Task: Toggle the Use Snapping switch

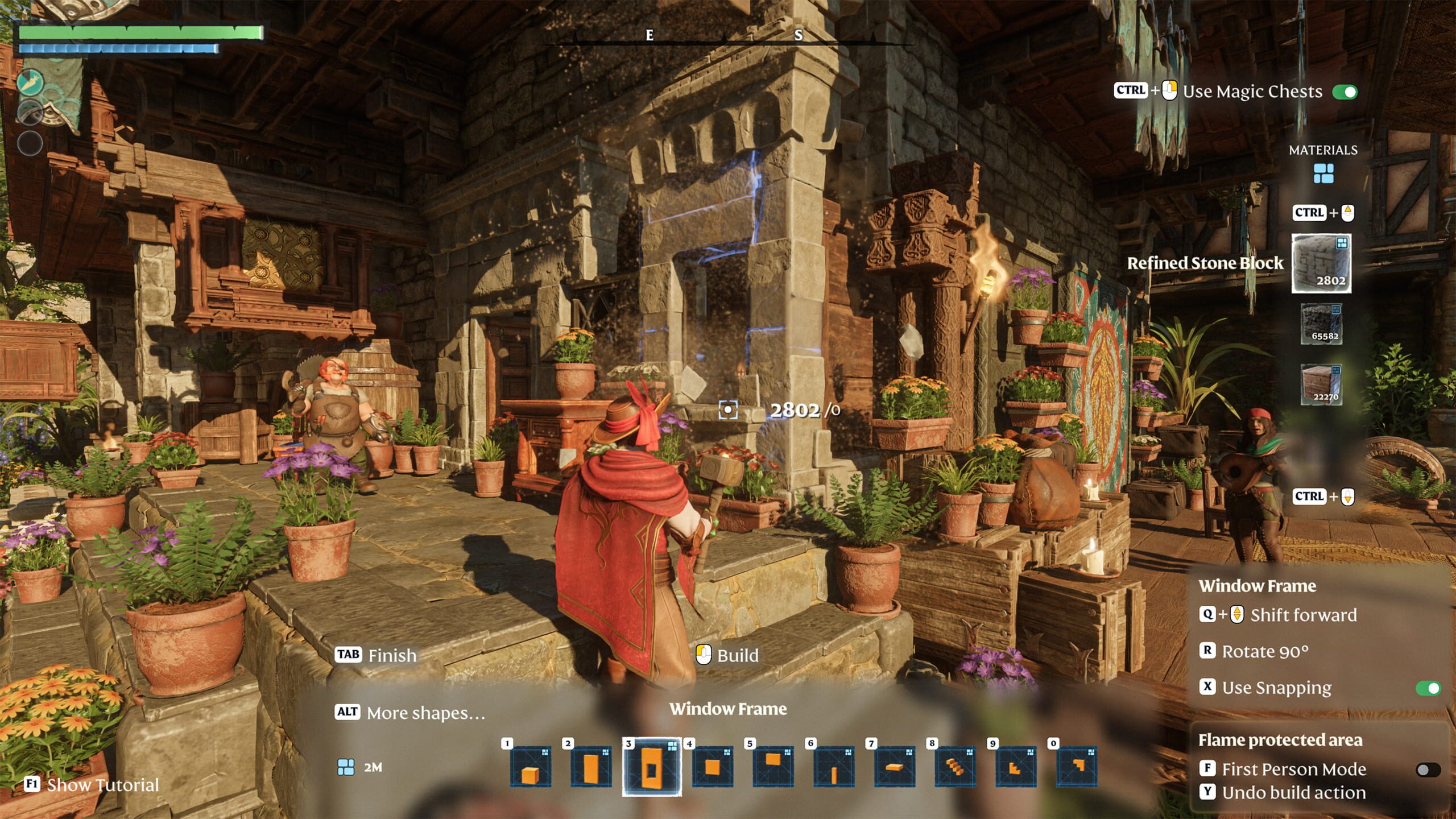Action: click(x=1428, y=688)
